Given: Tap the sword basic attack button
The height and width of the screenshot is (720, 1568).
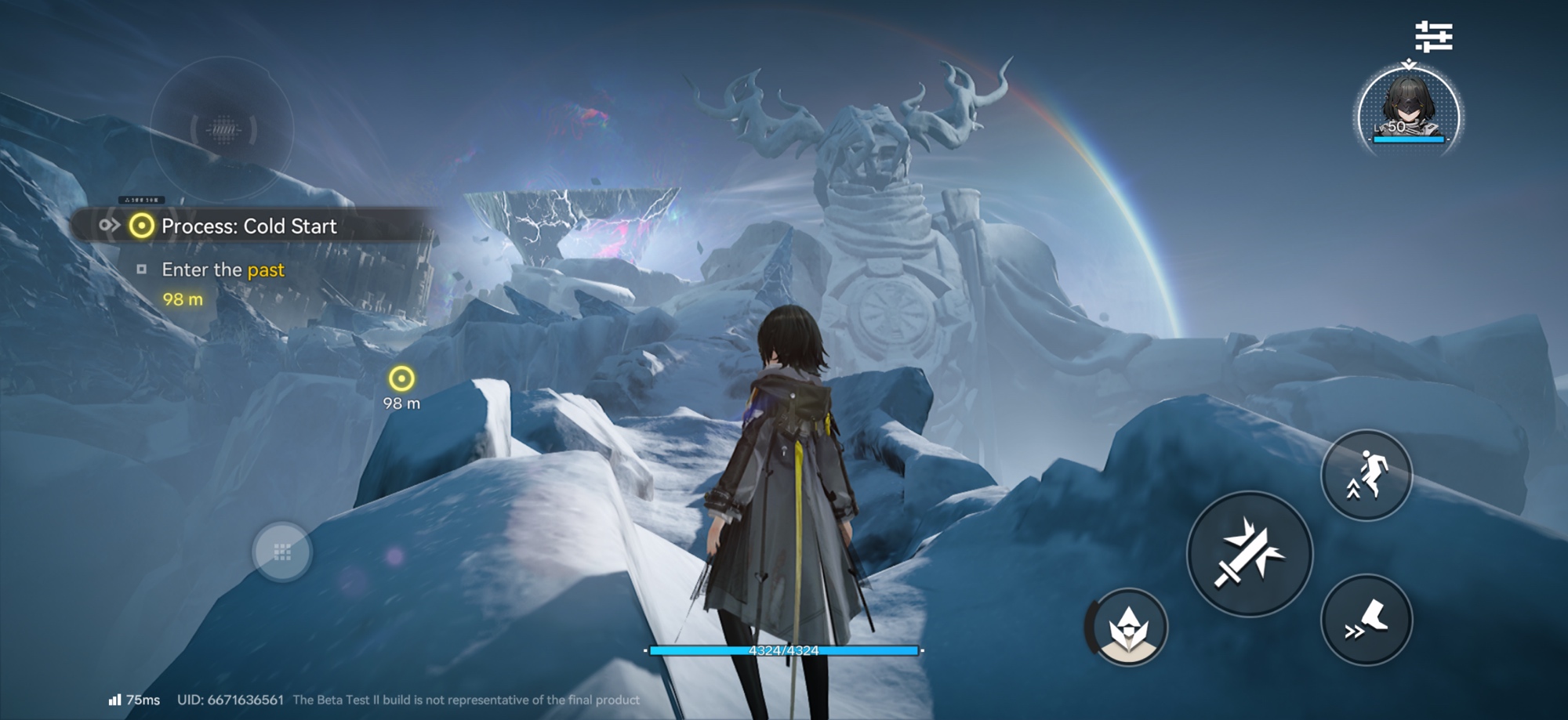Looking at the screenshot, I should (x=1250, y=554).
